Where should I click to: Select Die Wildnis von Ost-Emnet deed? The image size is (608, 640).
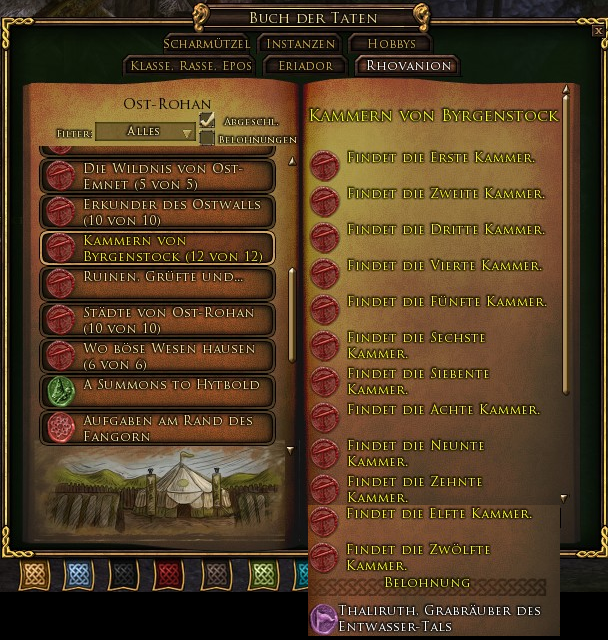pos(157,176)
